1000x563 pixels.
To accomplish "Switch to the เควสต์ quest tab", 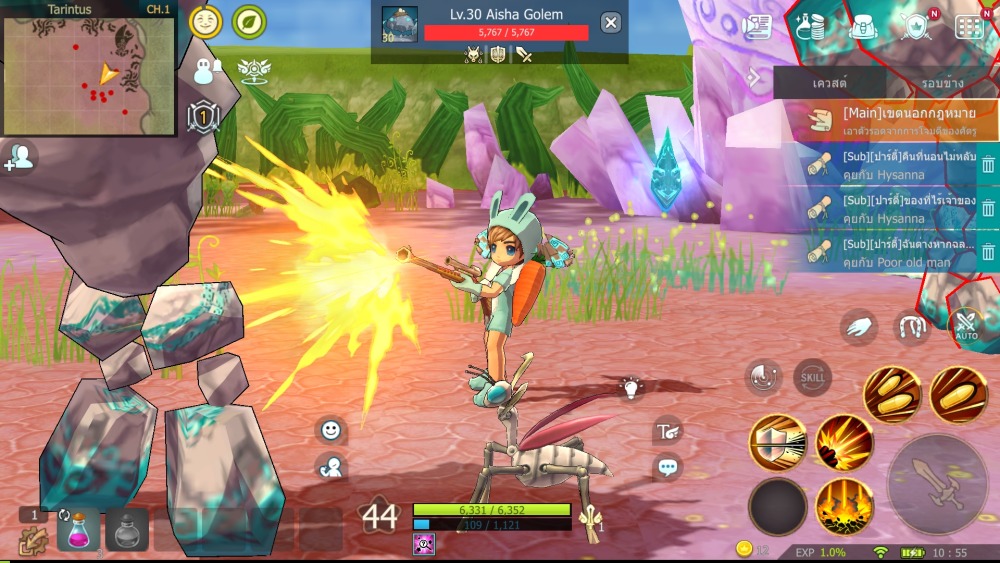I will 829,82.
